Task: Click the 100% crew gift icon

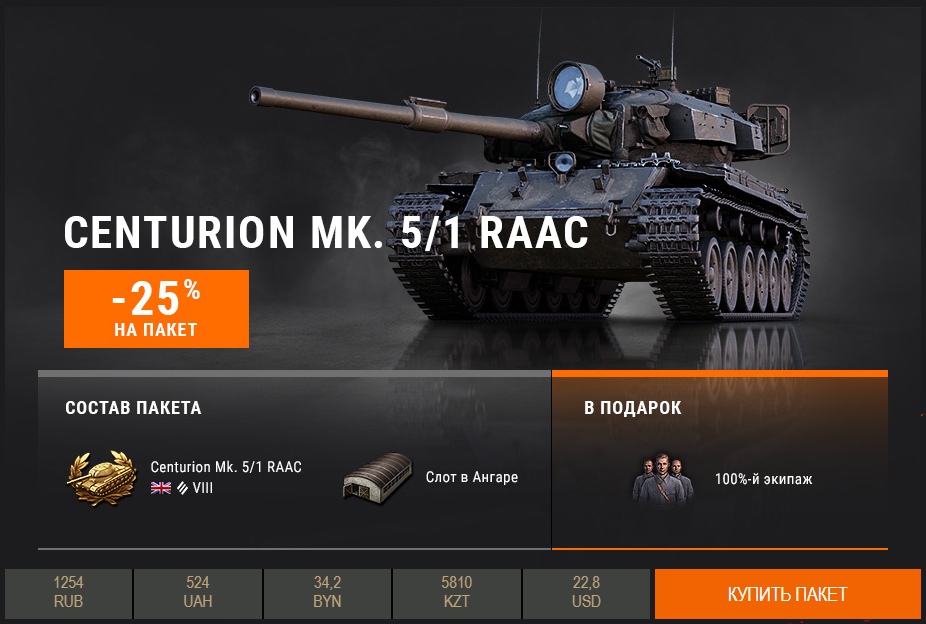Action: click(x=662, y=479)
